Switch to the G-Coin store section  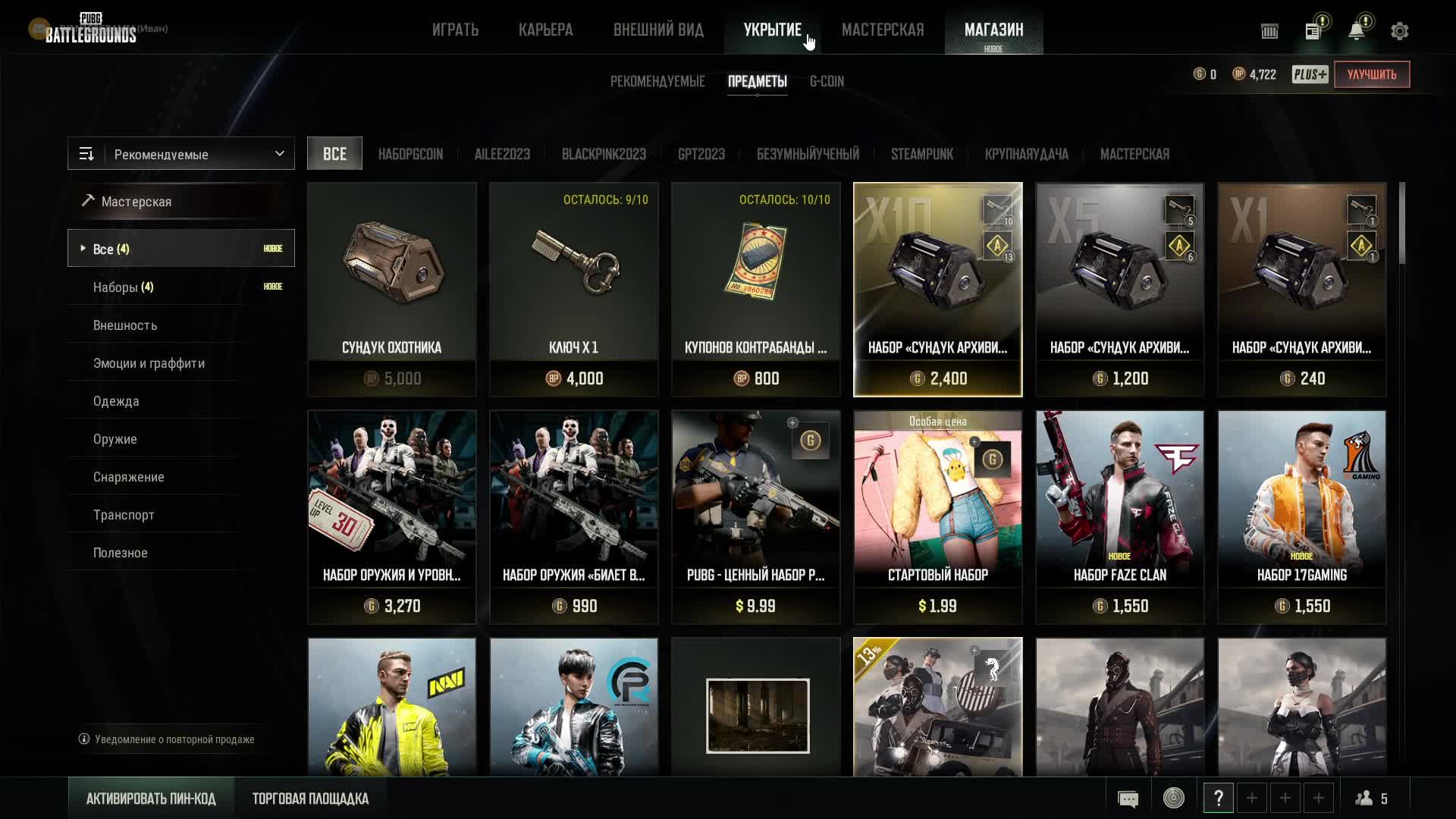coord(827,81)
